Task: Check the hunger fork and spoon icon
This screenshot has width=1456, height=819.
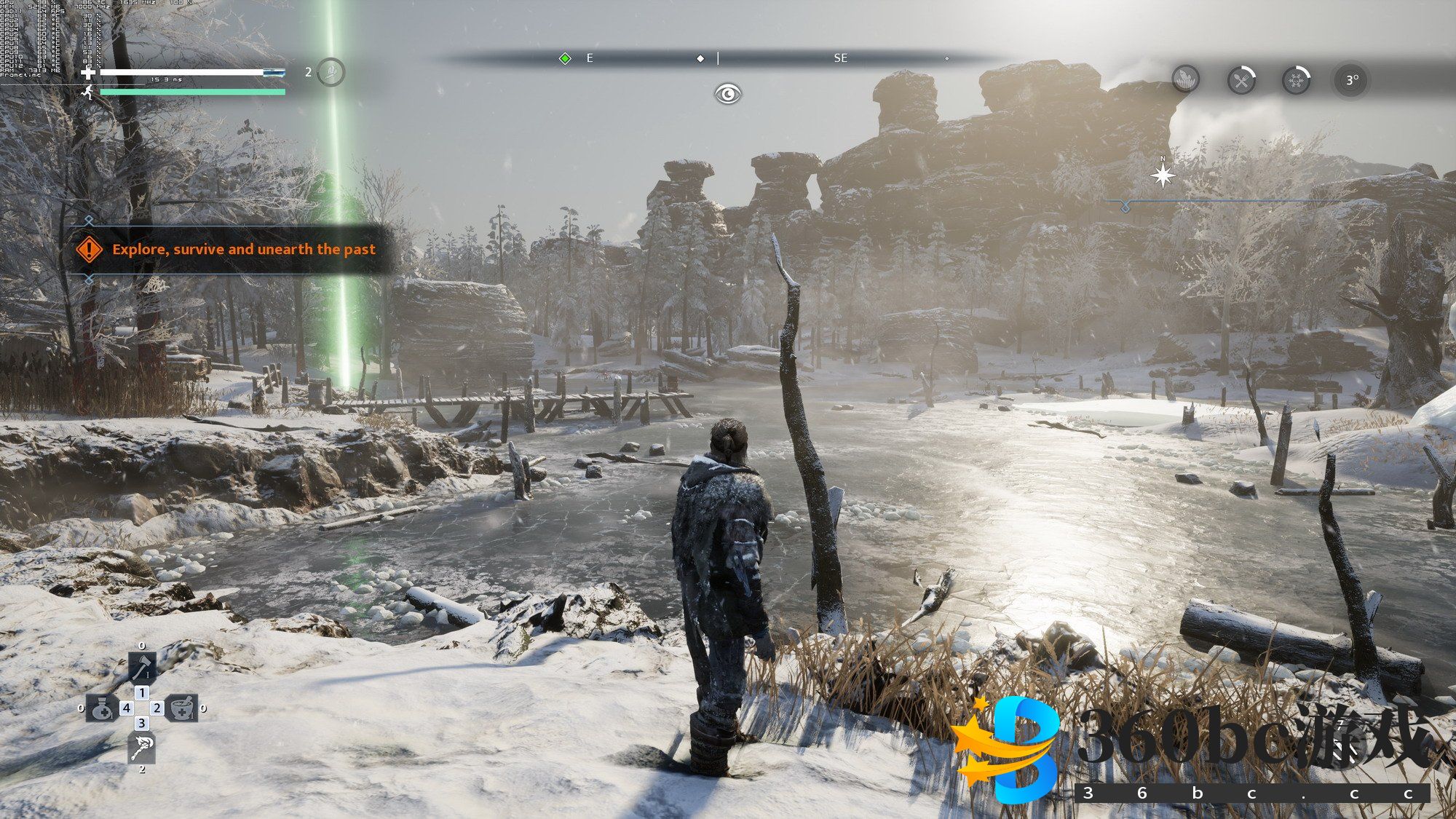Action: [1241, 79]
